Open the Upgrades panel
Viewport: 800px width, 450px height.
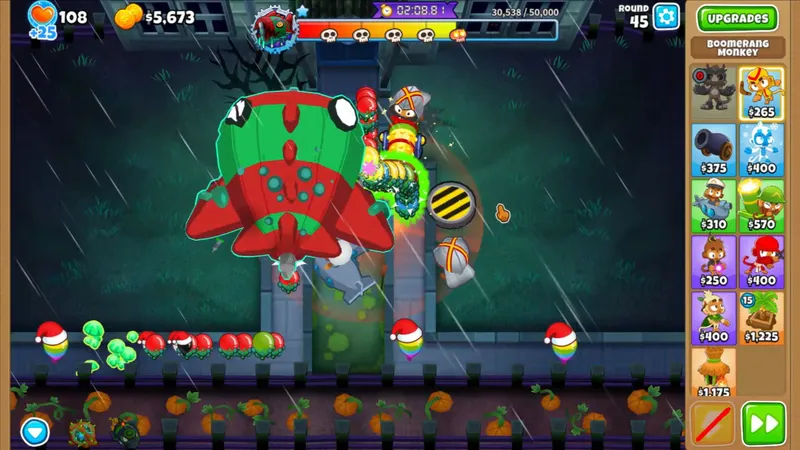[737, 18]
